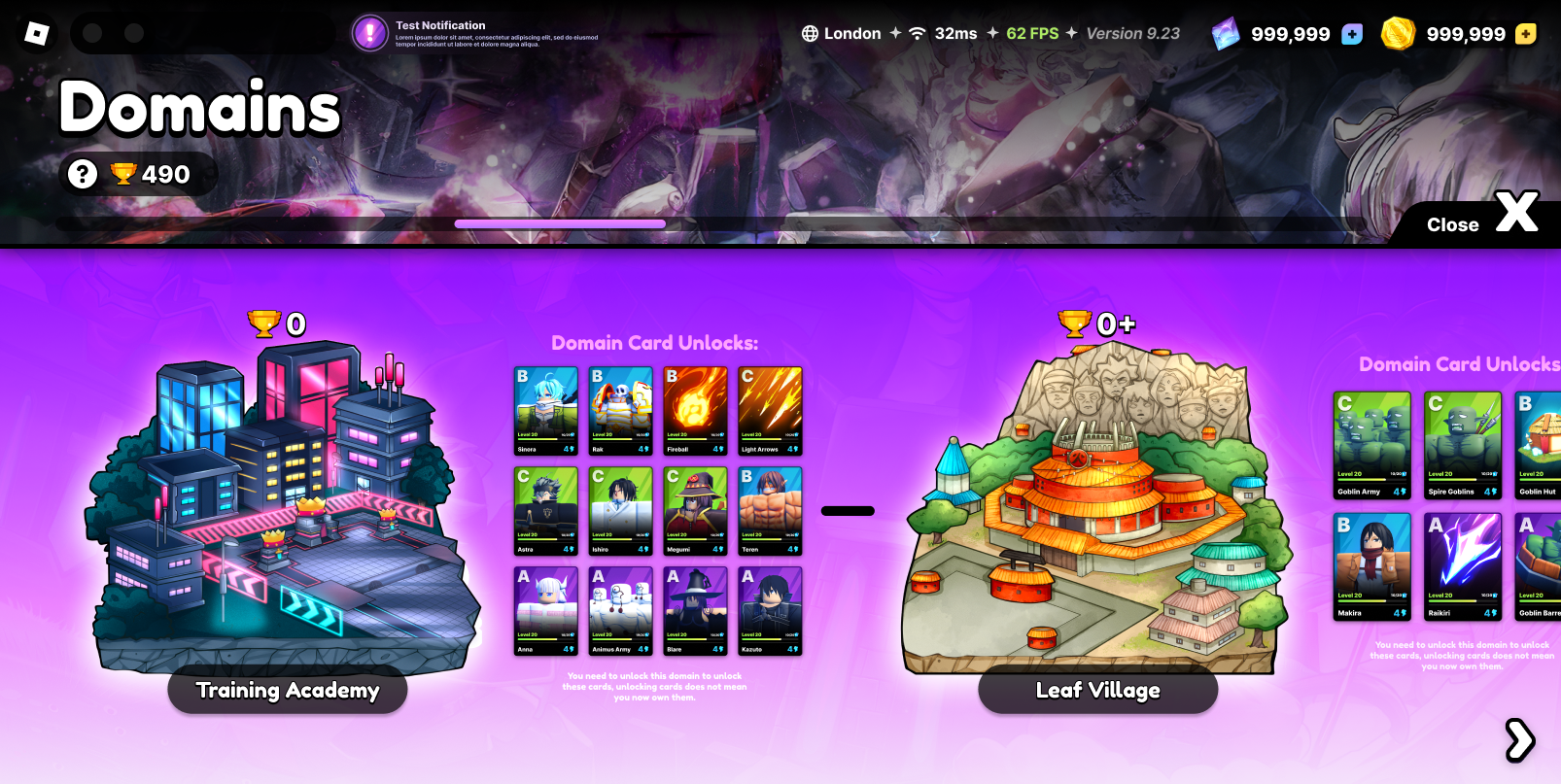
Task: Open the Megumi card
Action: point(695,511)
